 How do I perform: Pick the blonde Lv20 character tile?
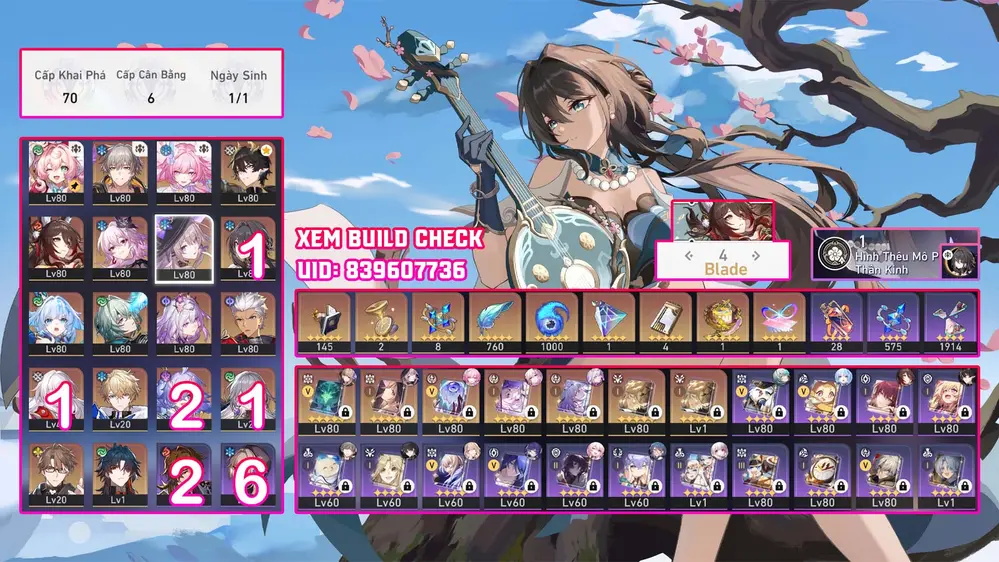[120, 398]
